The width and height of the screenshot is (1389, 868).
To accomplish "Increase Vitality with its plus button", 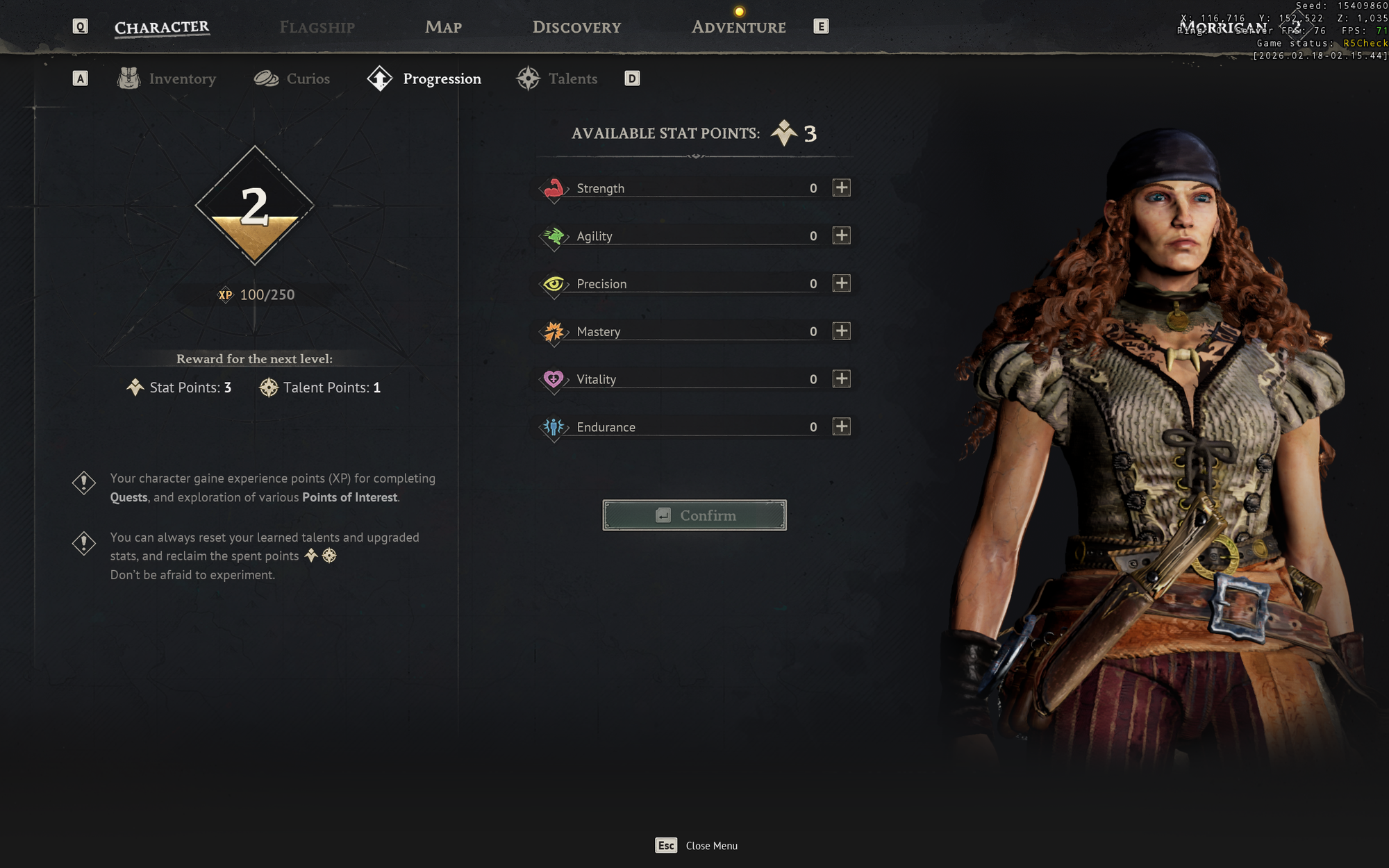I will coord(841,378).
